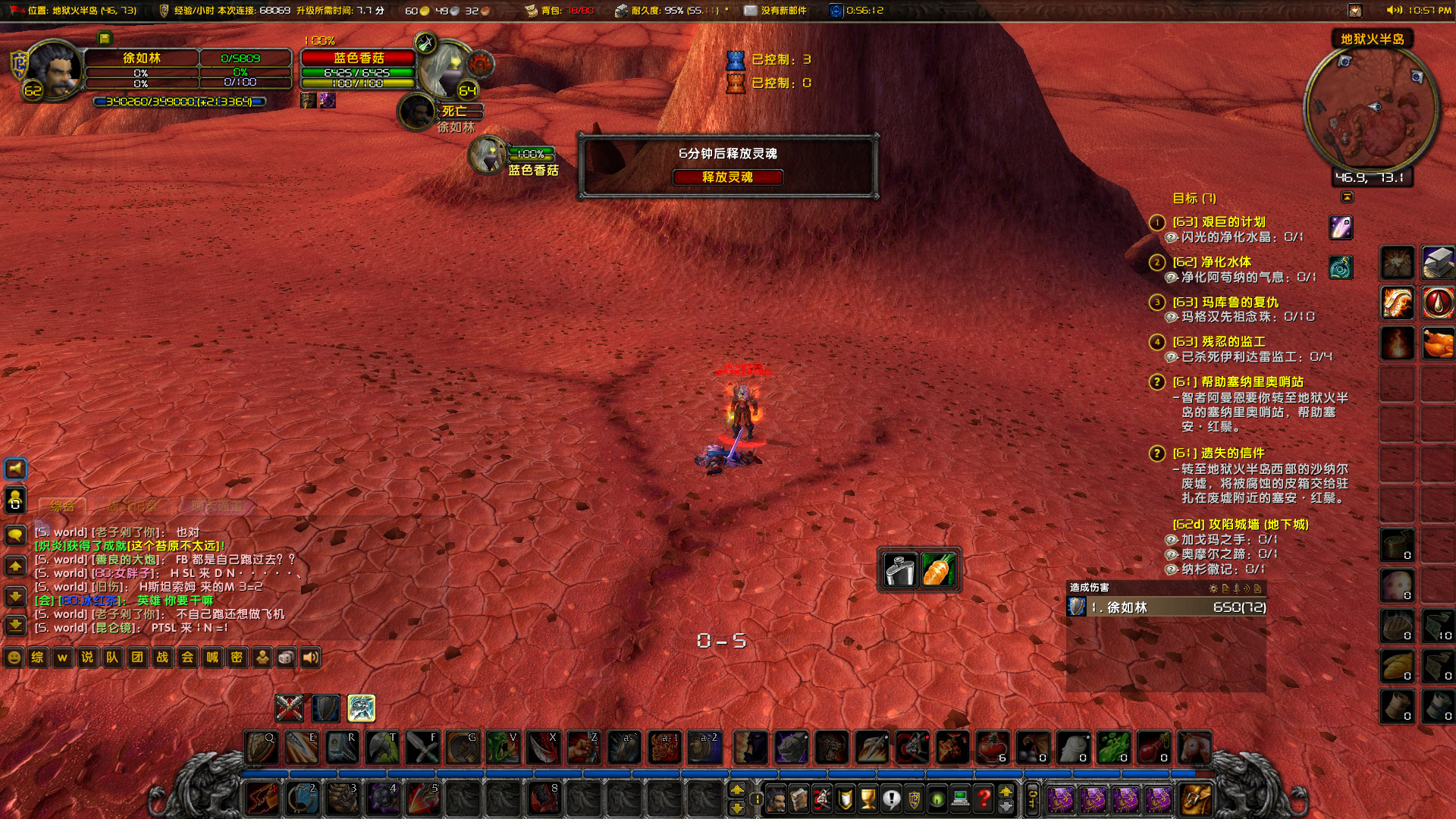This screenshot has height=819, width=1456.
Task: Collapse the 目标 quest tracker header
Action: click(1194, 198)
